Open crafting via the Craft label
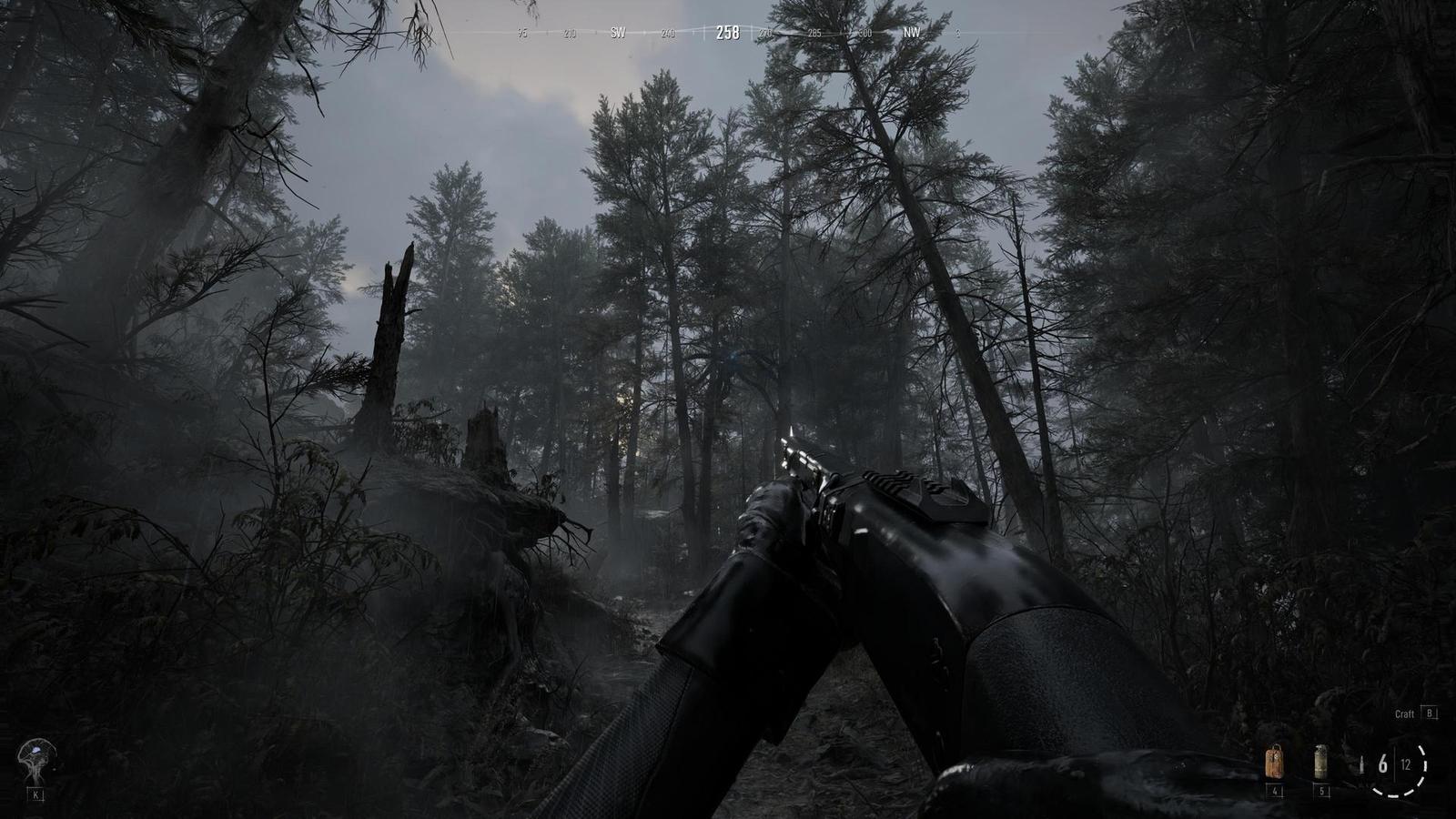The height and width of the screenshot is (819, 1456). [x=1405, y=714]
